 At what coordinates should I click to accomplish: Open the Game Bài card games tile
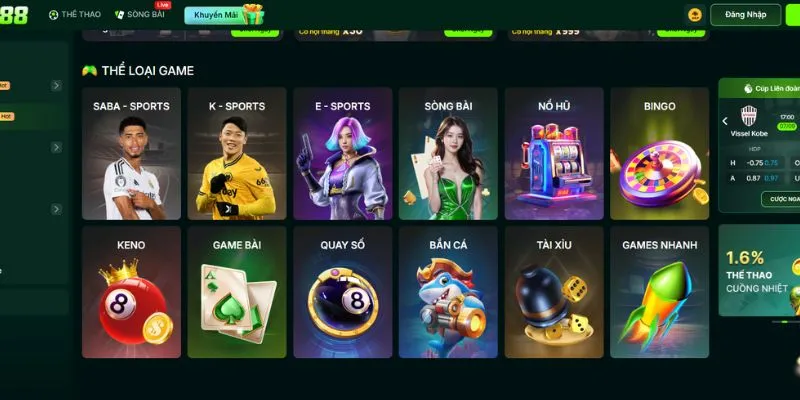pos(237,291)
